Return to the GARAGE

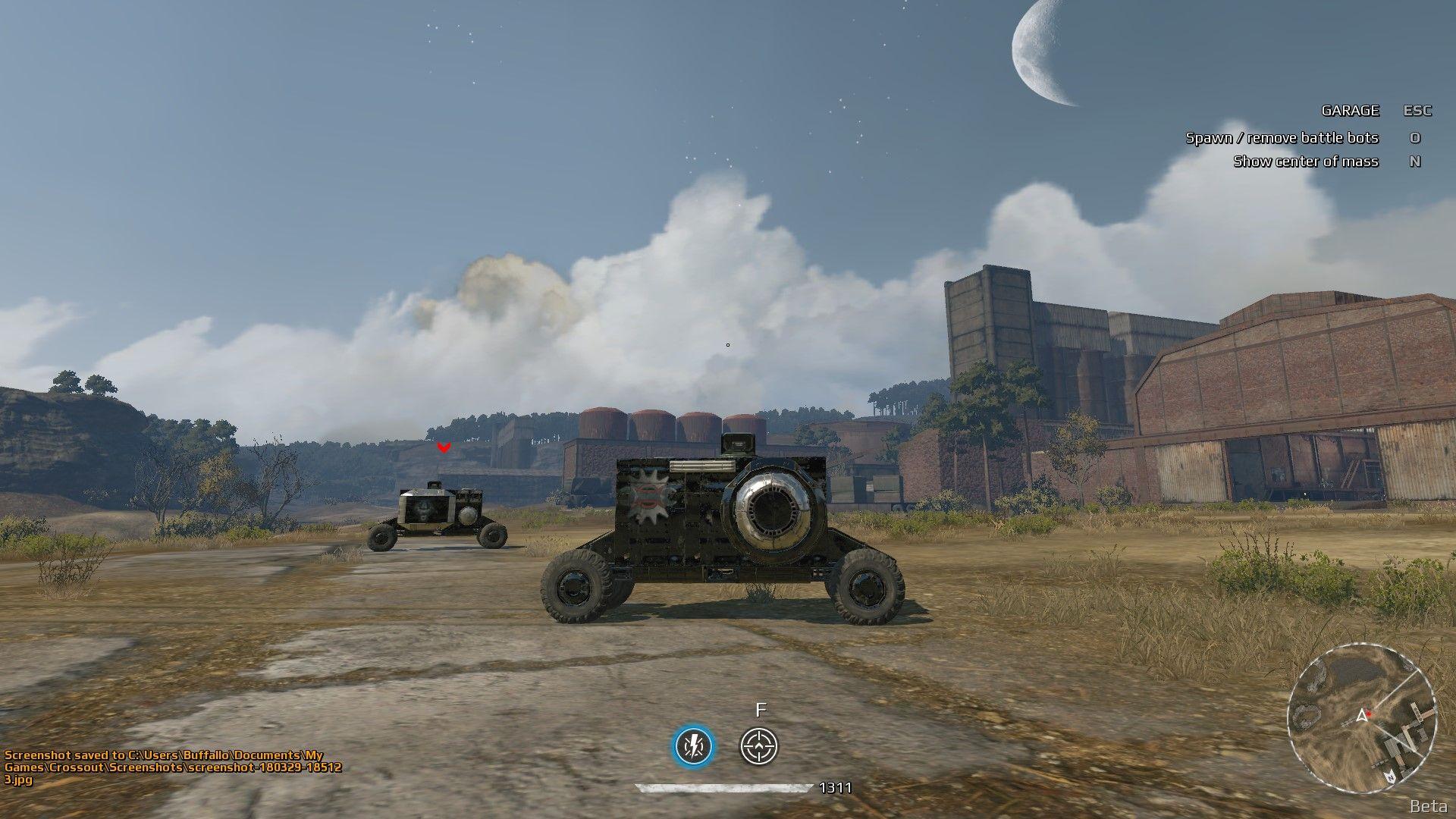click(x=1350, y=111)
